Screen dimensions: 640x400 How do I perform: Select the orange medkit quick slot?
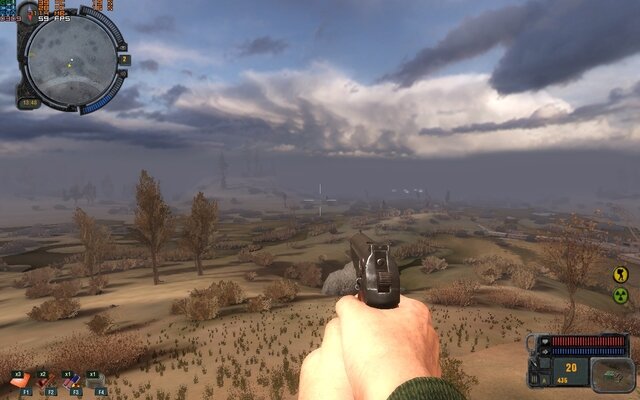click(x=20, y=381)
